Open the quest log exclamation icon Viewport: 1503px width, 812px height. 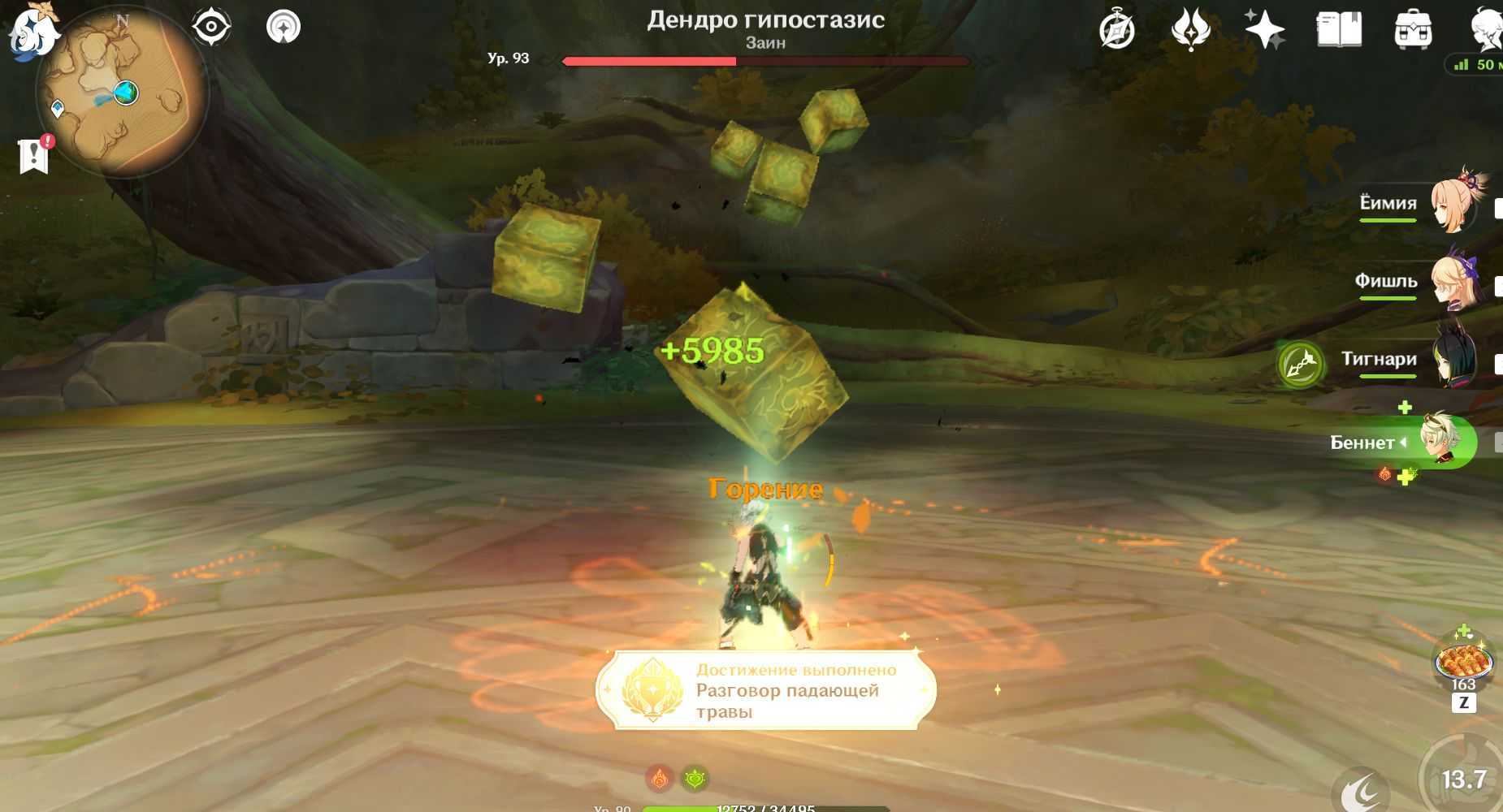tap(34, 154)
